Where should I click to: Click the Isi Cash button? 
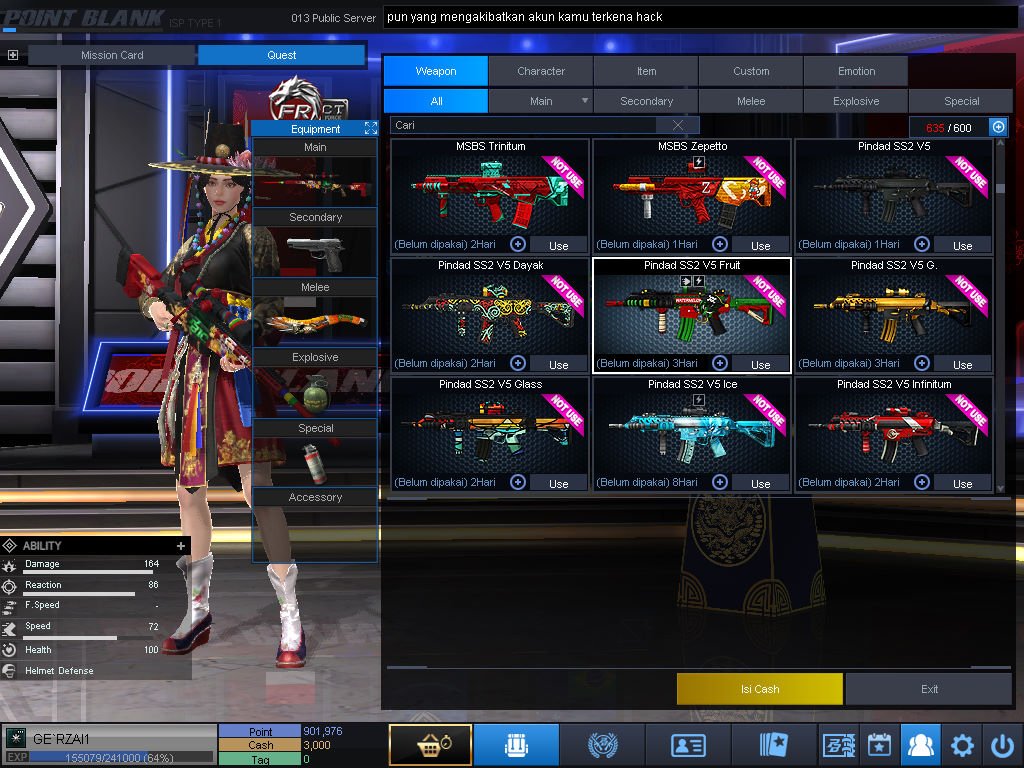pos(760,689)
